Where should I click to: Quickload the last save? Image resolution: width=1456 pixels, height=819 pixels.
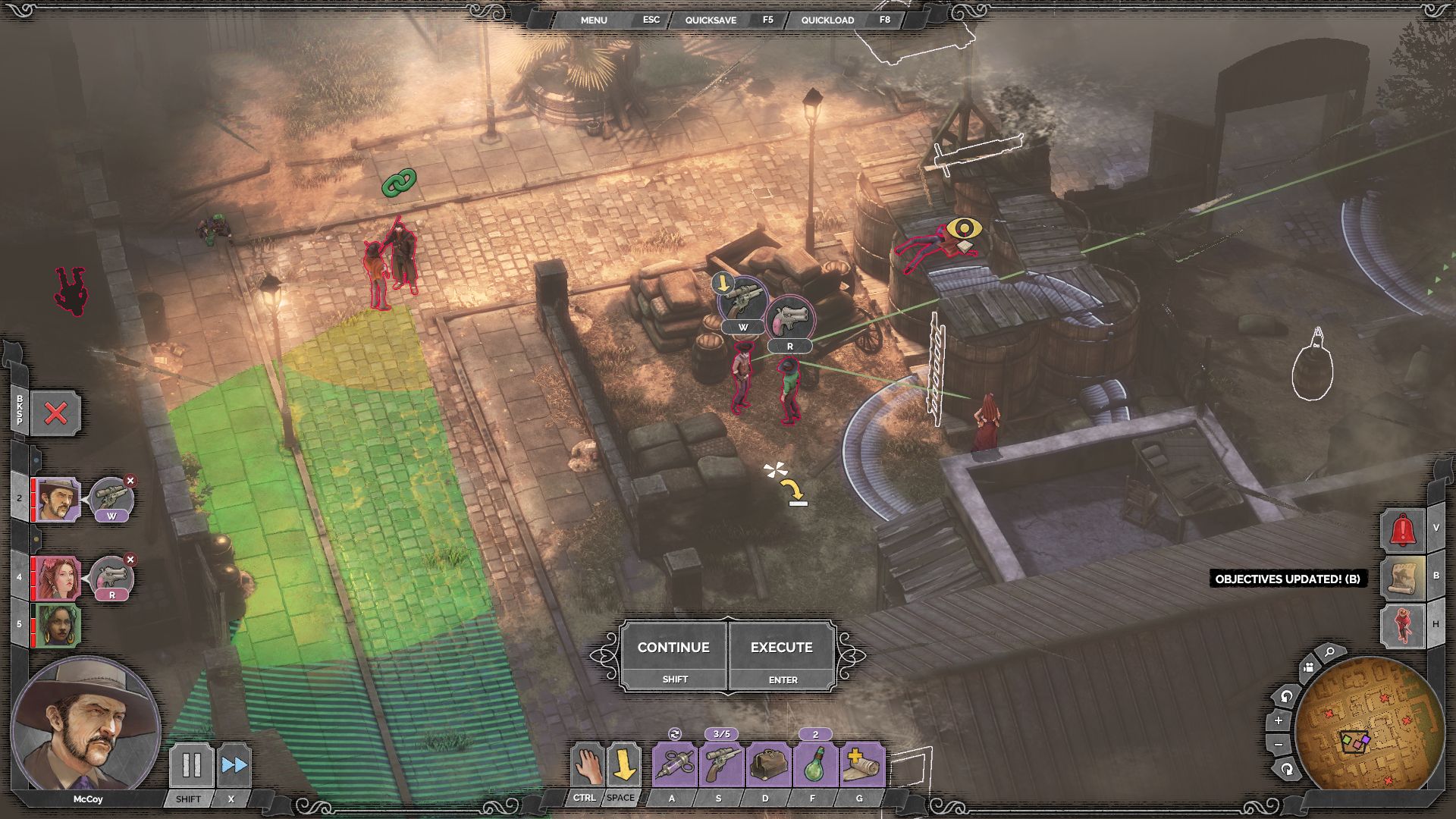[827, 20]
